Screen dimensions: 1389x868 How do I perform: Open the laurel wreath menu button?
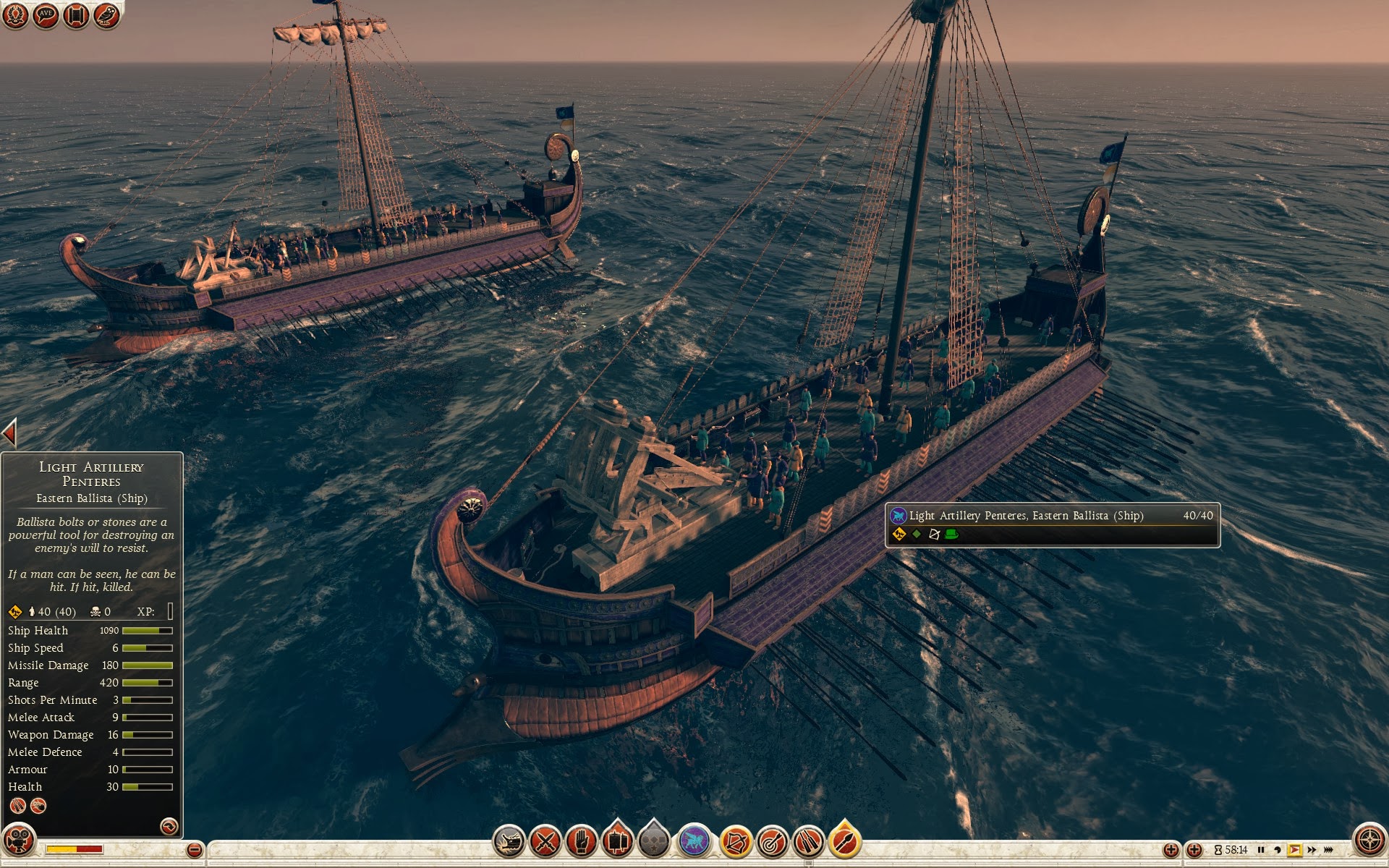click(15, 15)
